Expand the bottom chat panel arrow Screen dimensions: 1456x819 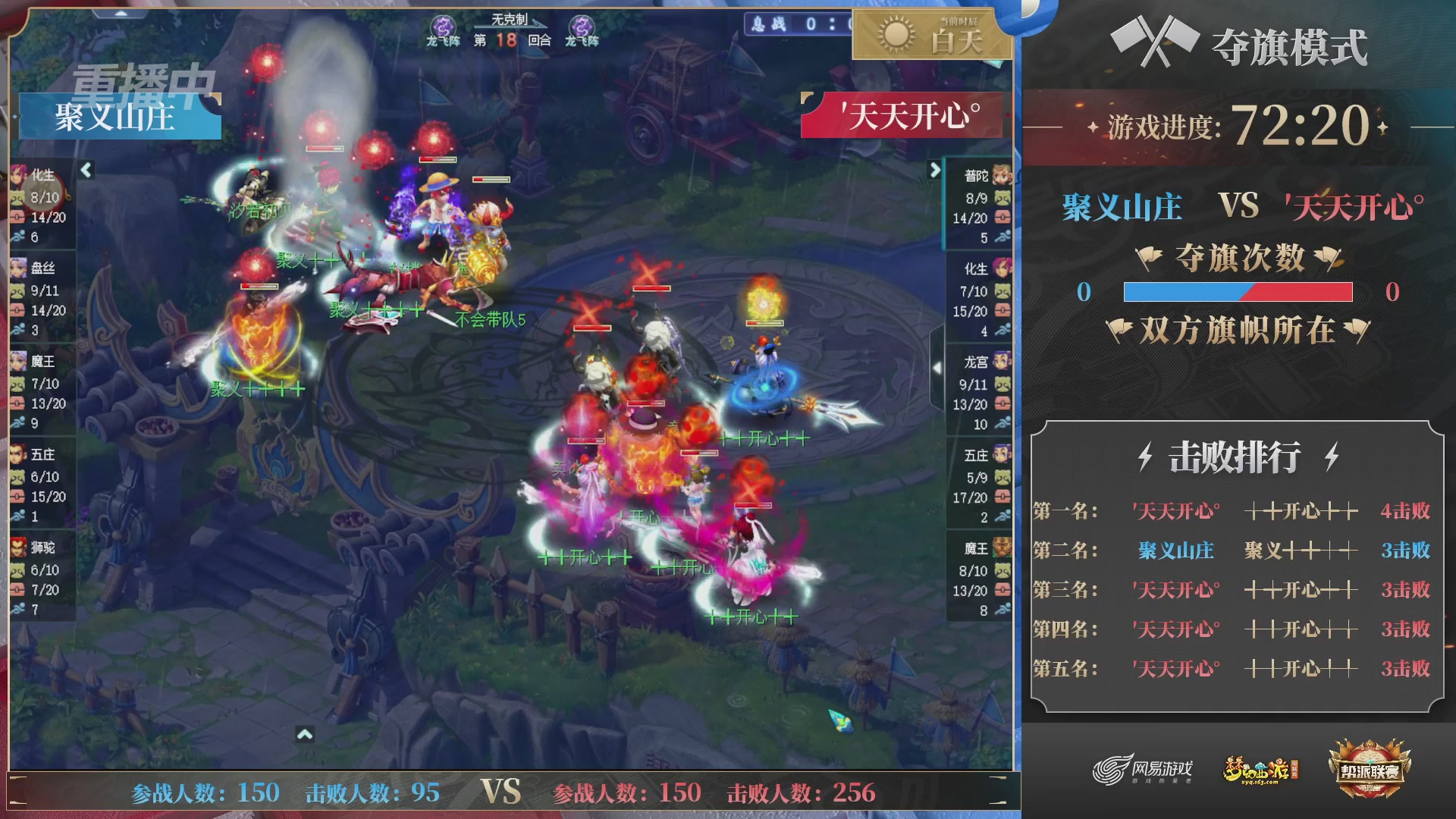306,736
